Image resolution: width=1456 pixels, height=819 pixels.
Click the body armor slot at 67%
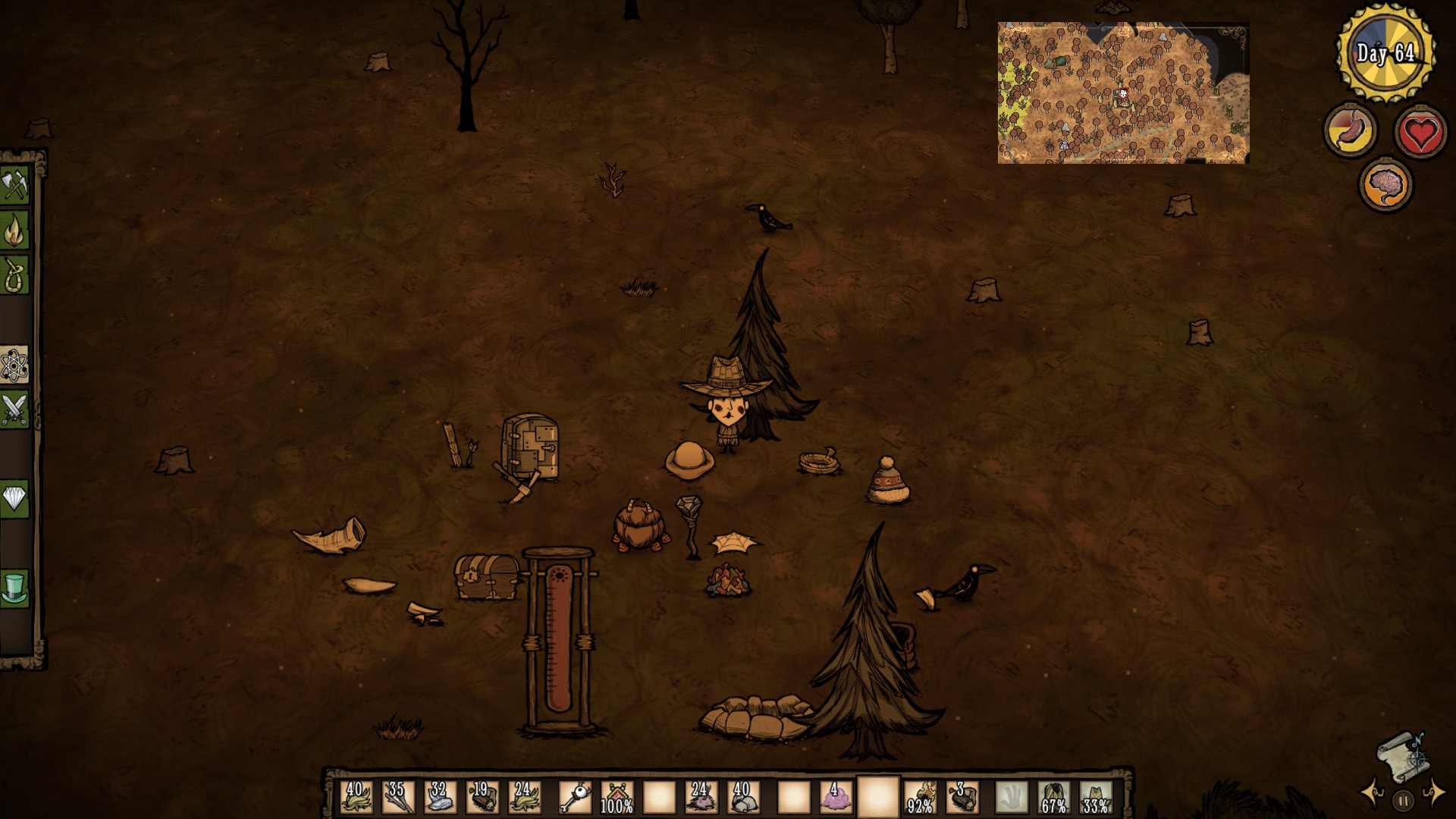point(1053,798)
